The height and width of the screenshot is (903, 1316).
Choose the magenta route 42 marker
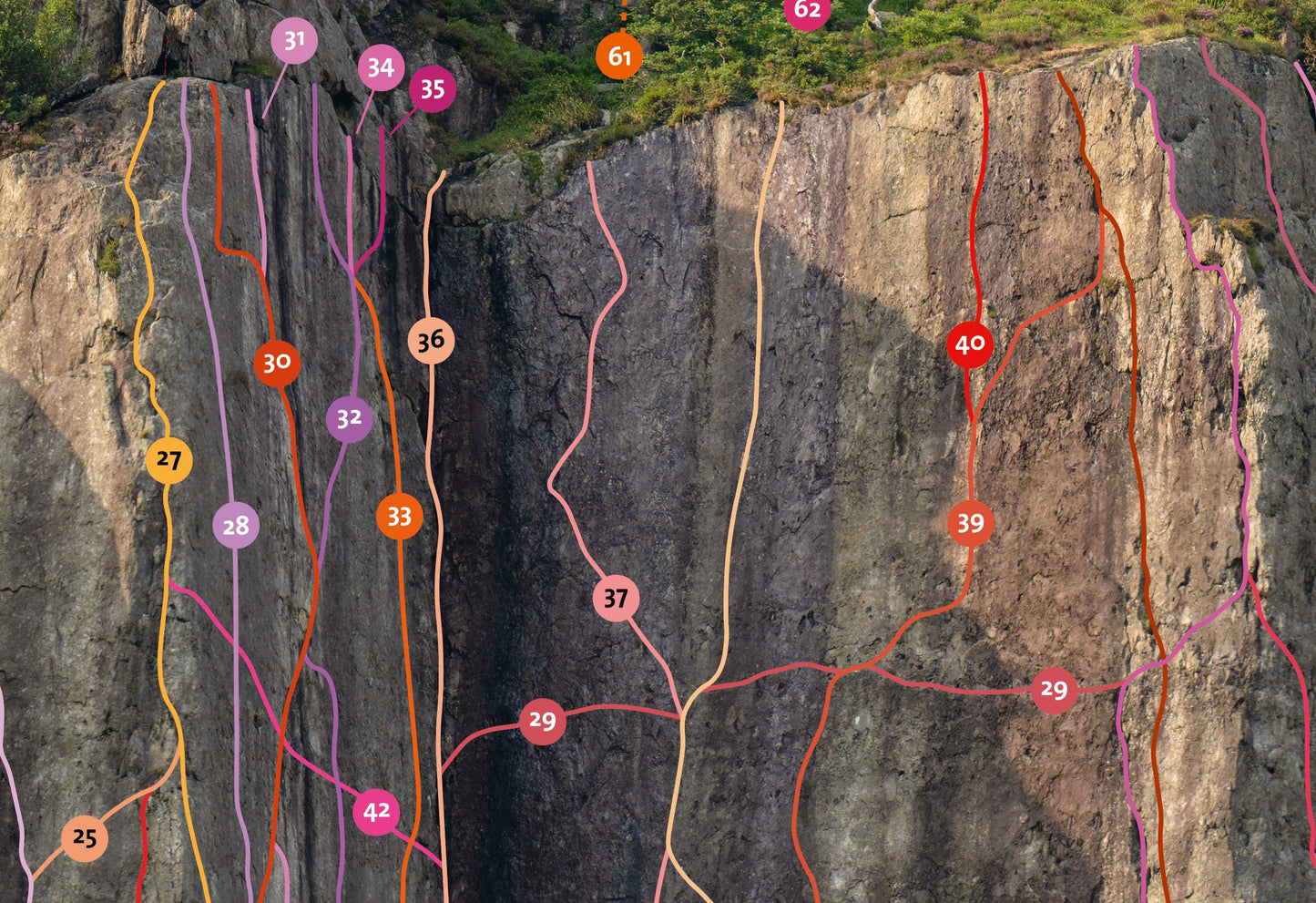376,811
